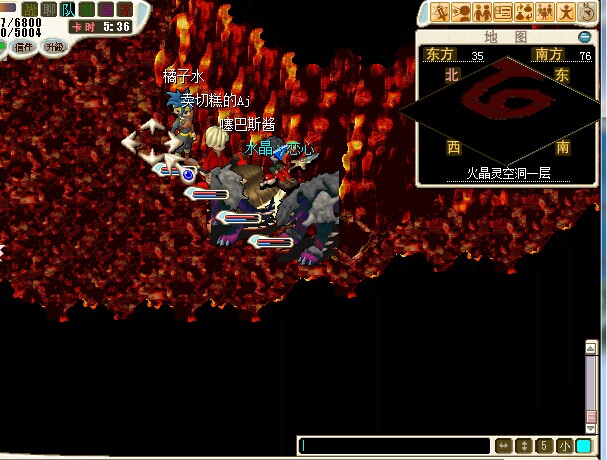This screenshot has height=460, width=607.
Task: Pick the cyan chat color swatch
Action: point(584,445)
